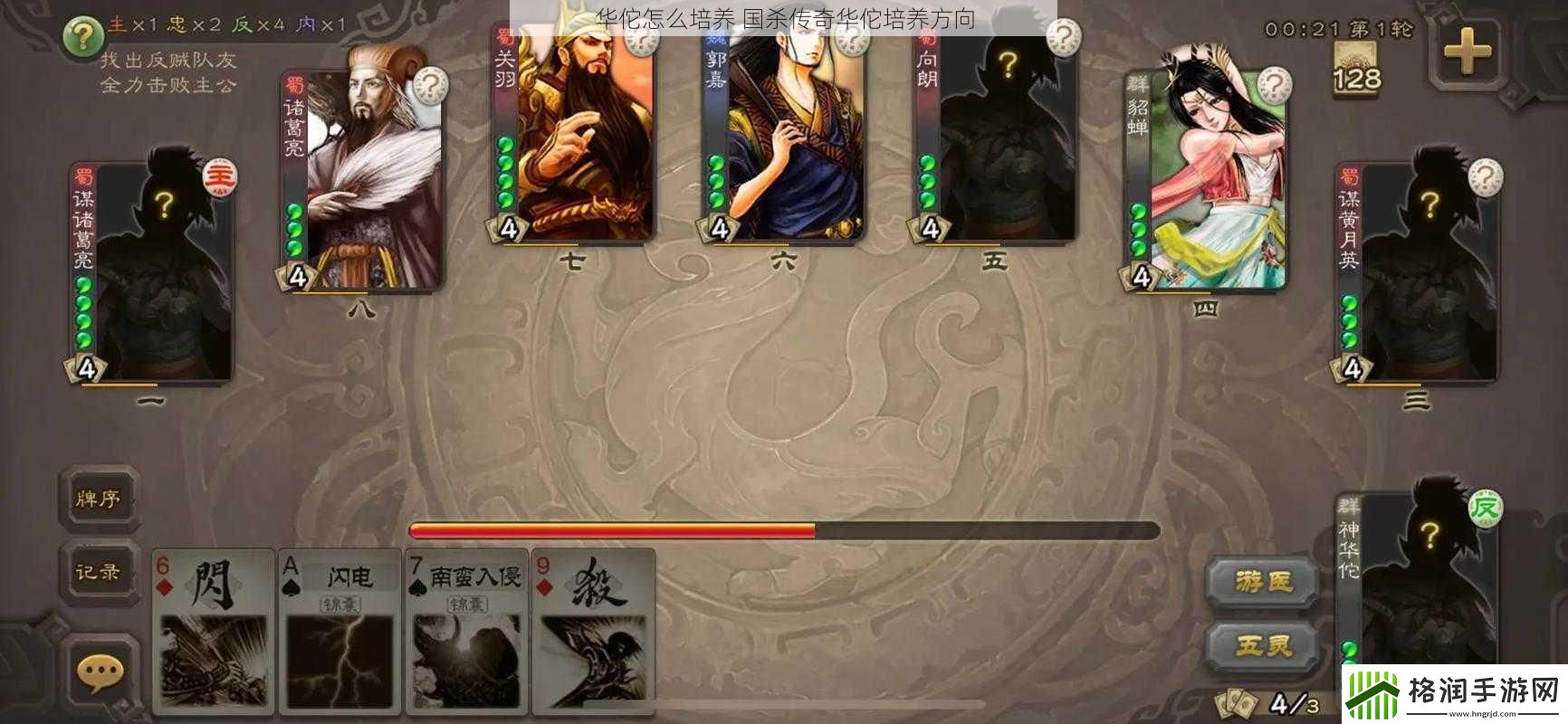The width and height of the screenshot is (1568, 724).
Task: Select the 闪电 lightning card
Action: click(x=340, y=629)
